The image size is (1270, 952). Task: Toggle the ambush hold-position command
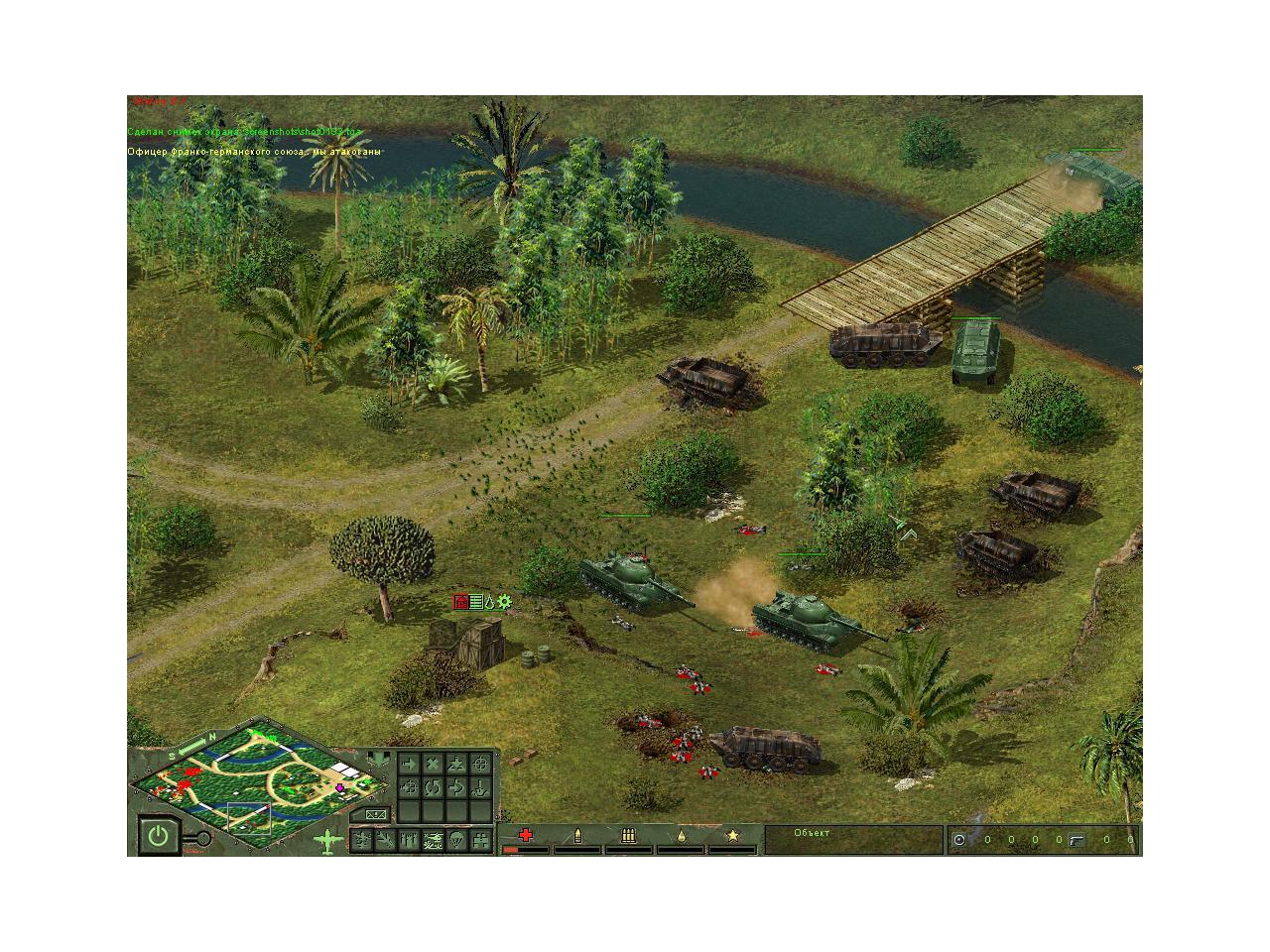pyautogui.click(x=456, y=763)
